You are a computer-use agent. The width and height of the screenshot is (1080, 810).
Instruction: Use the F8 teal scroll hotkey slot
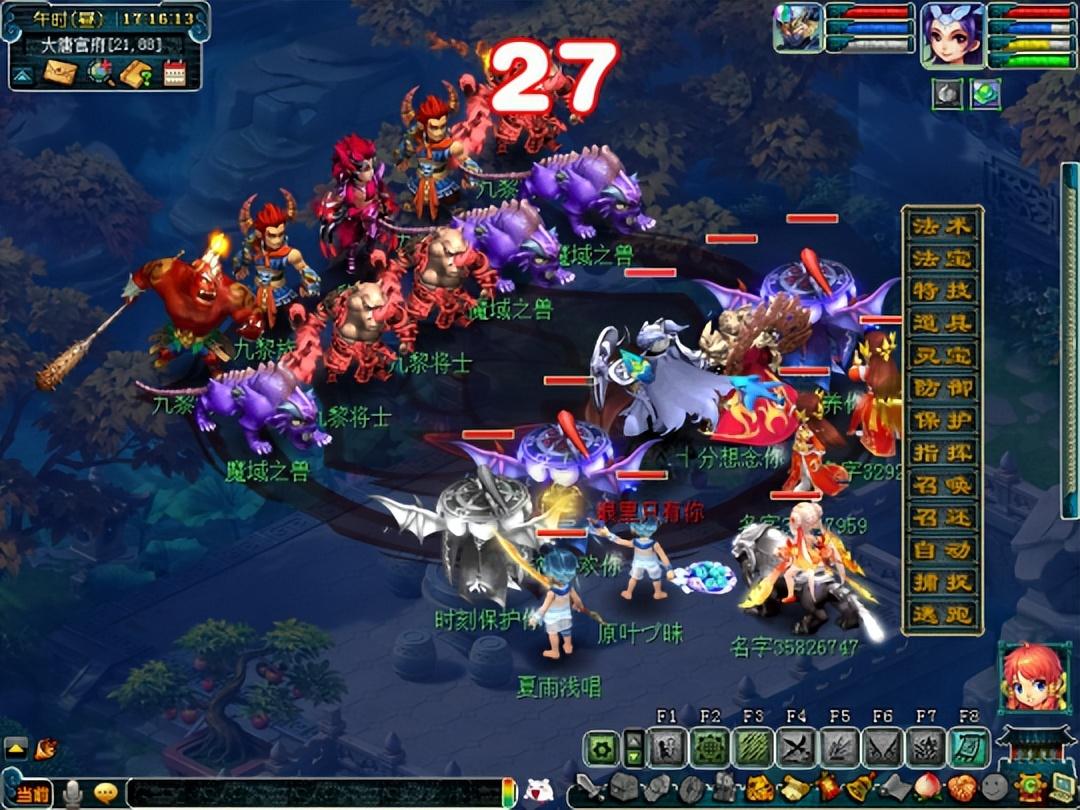[968, 748]
